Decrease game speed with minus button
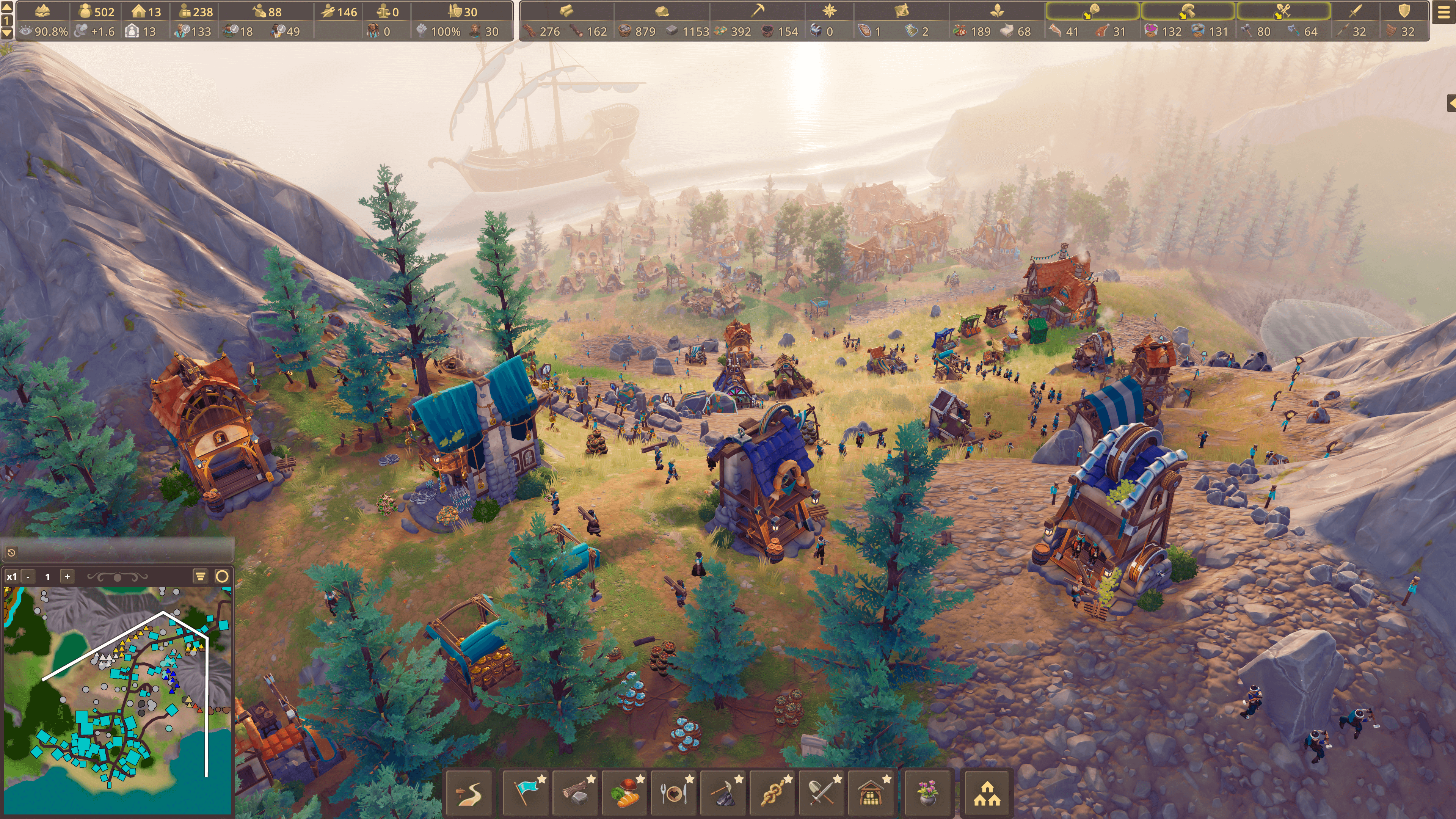This screenshot has height=819, width=1456. point(28,576)
